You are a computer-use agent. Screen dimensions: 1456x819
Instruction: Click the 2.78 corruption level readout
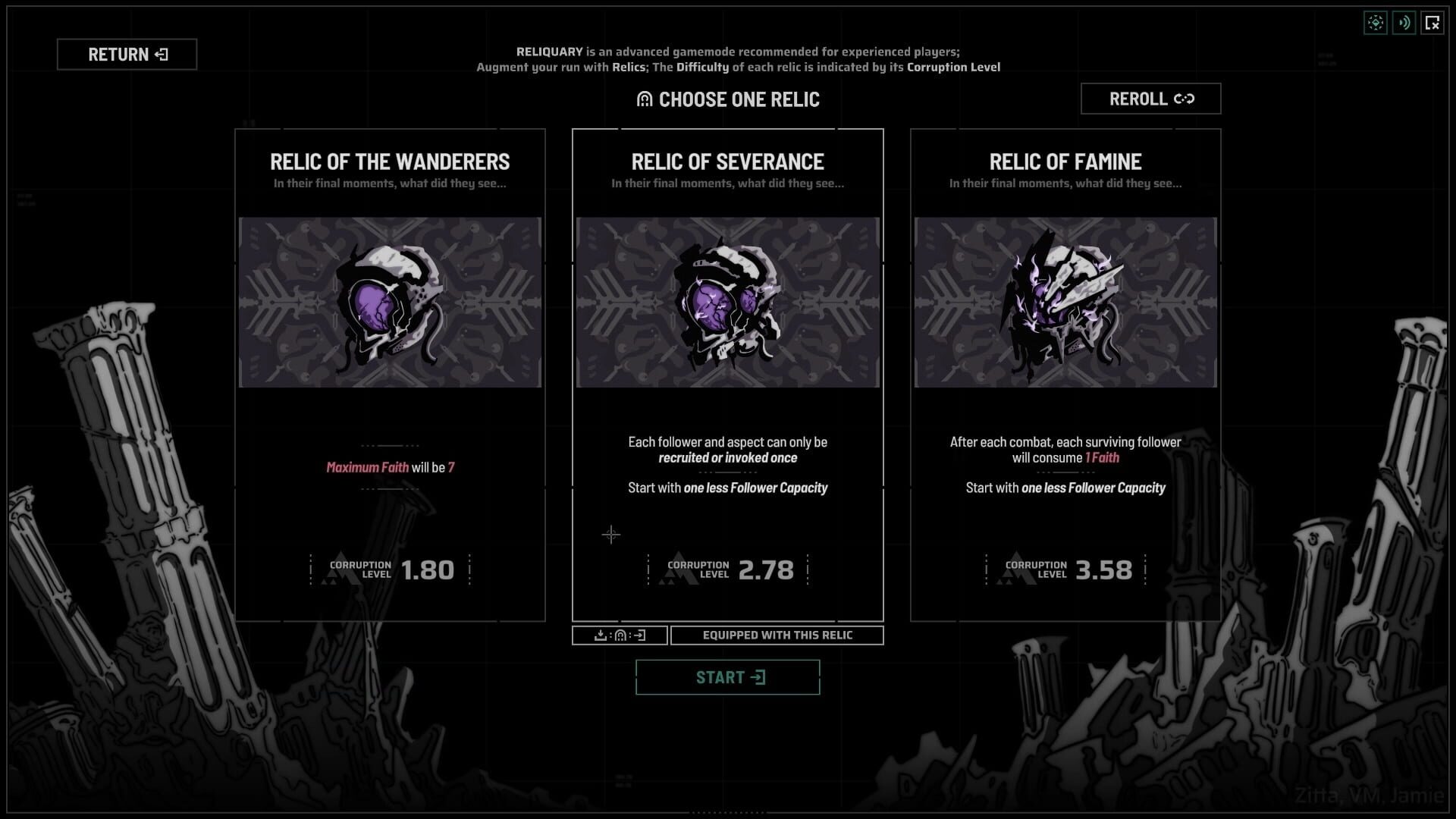tap(766, 571)
